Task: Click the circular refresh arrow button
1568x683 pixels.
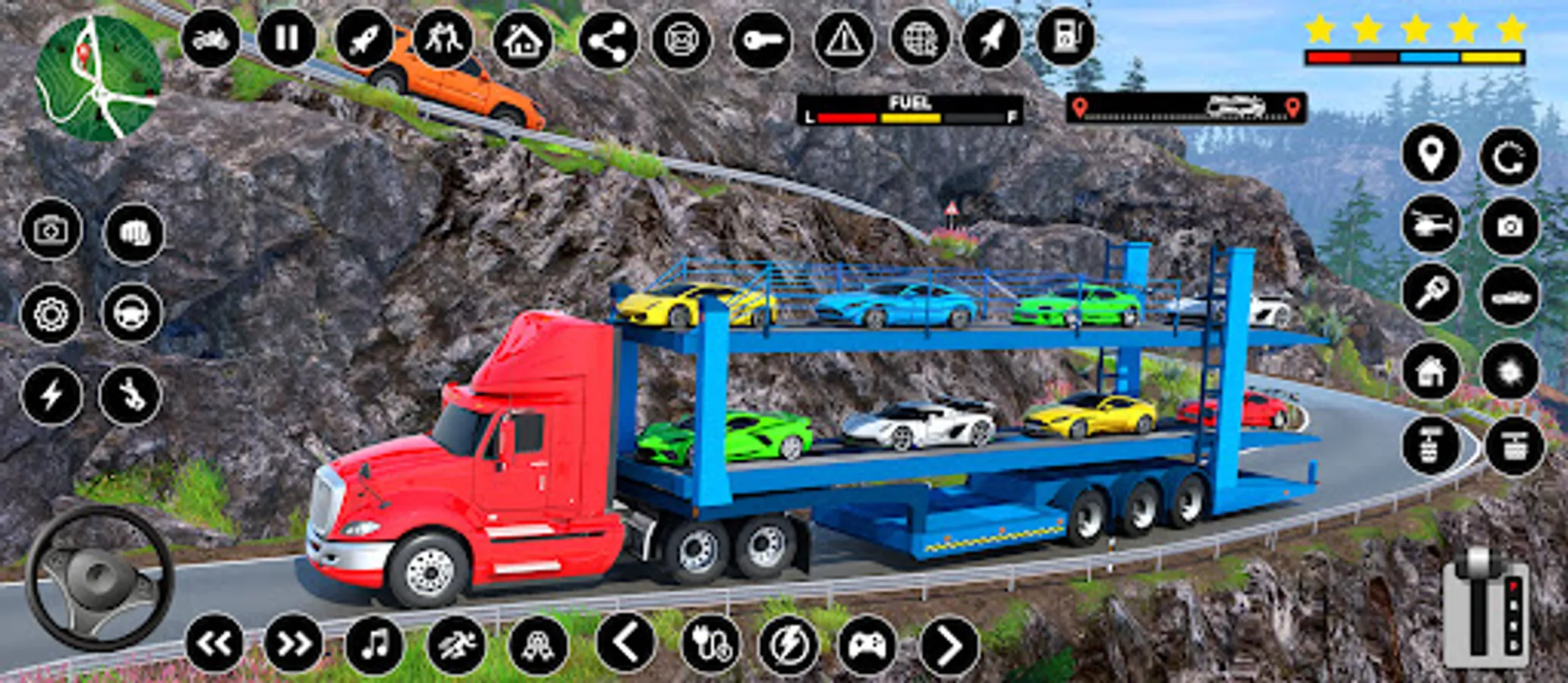Action: tap(1509, 157)
